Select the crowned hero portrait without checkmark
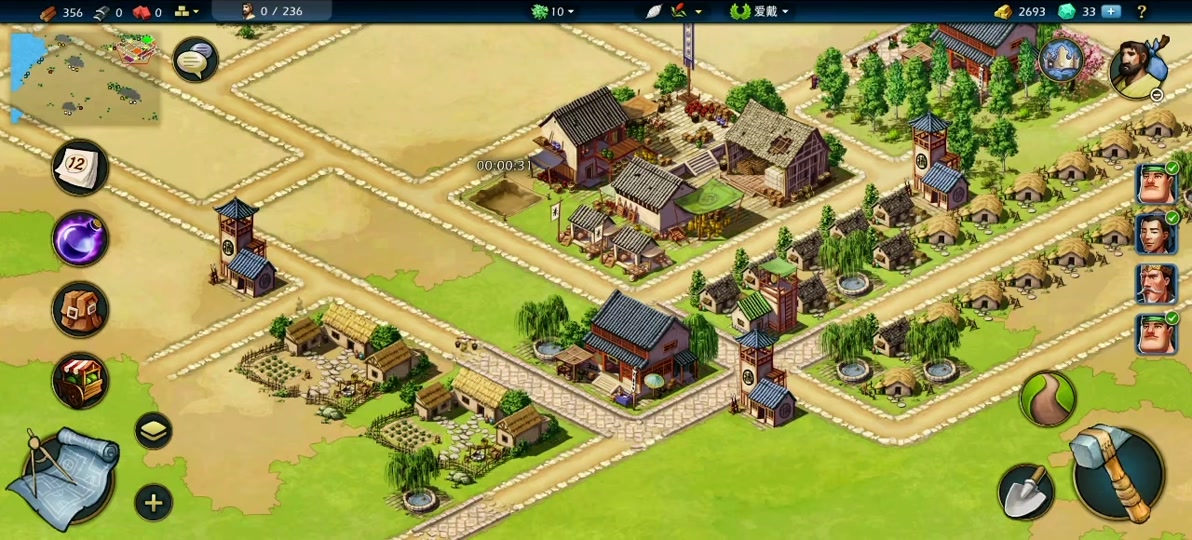The image size is (1192, 540). tap(1155, 284)
